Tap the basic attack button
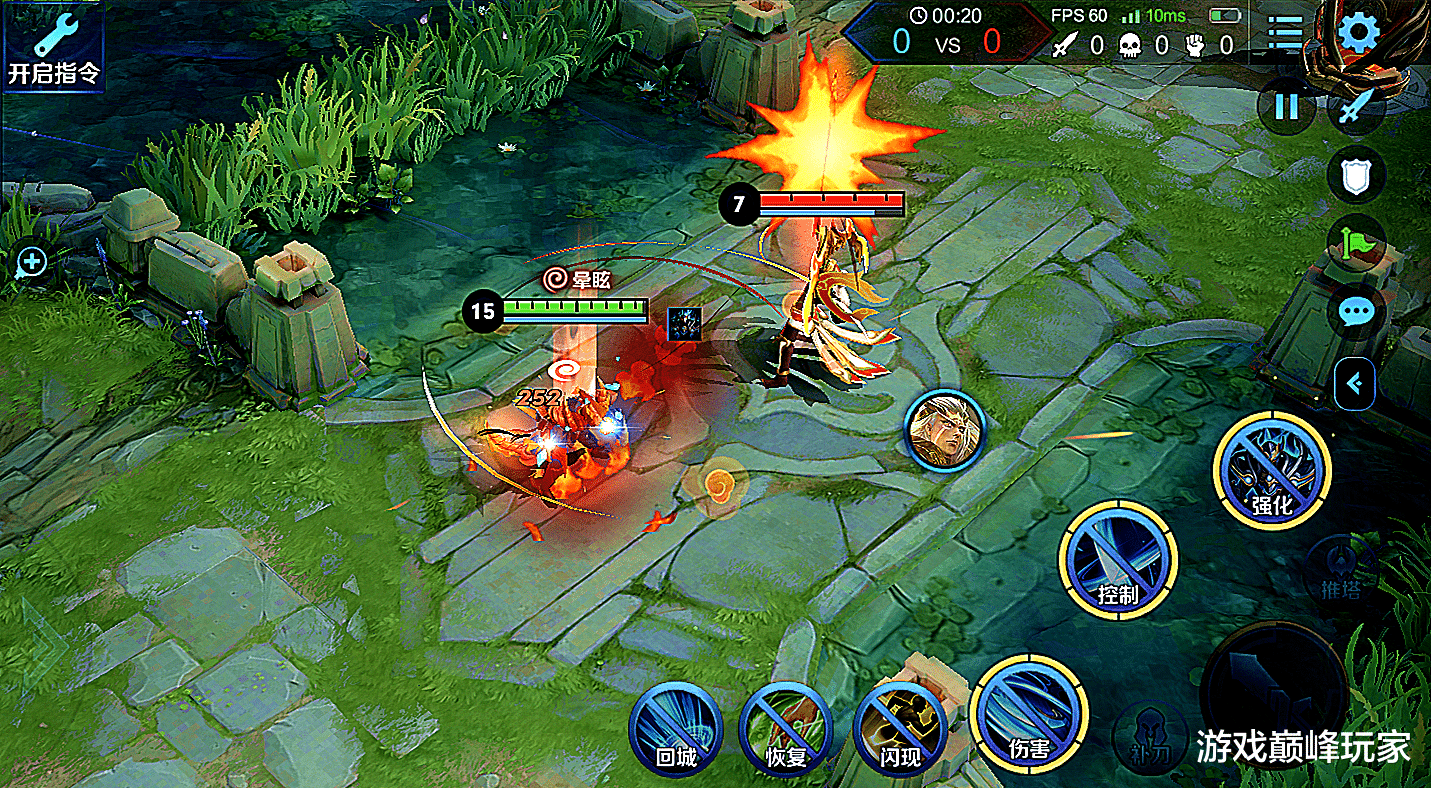Image resolution: width=1431 pixels, height=788 pixels. pyautogui.click(x=1273, y=688)
